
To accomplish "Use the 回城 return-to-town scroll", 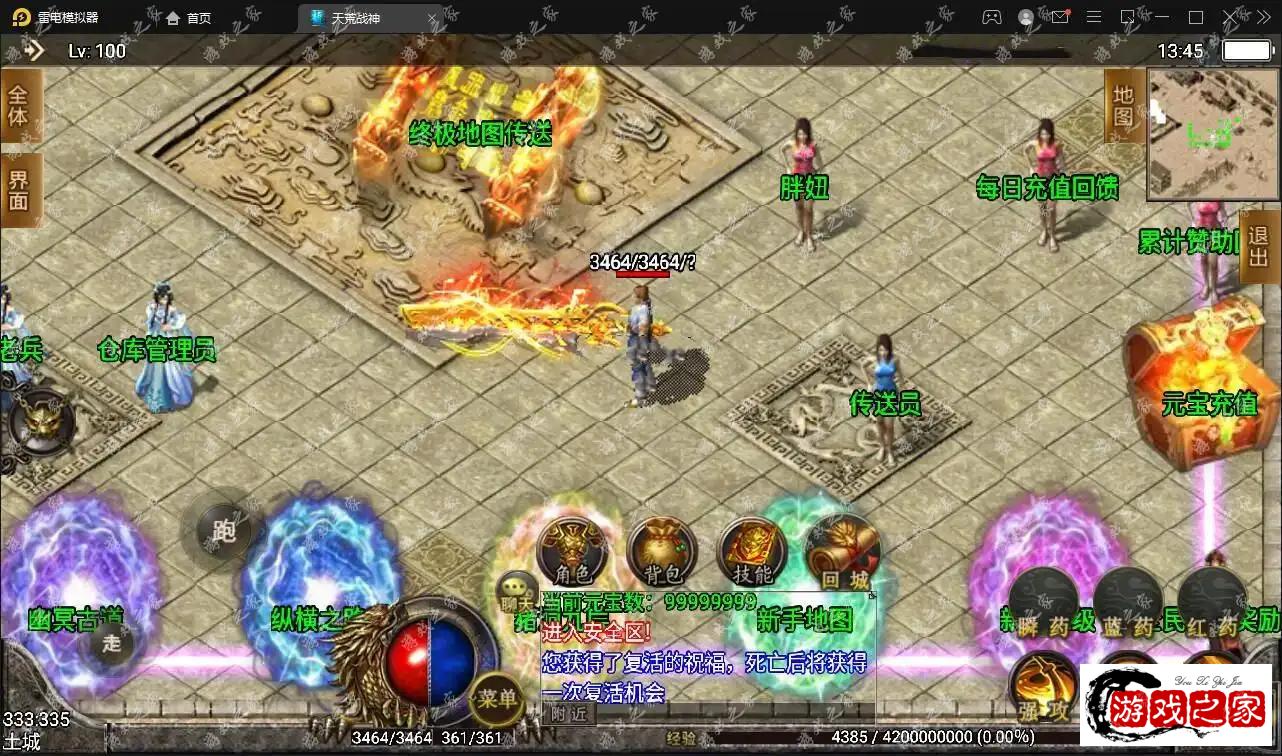I will pos(842,551).
